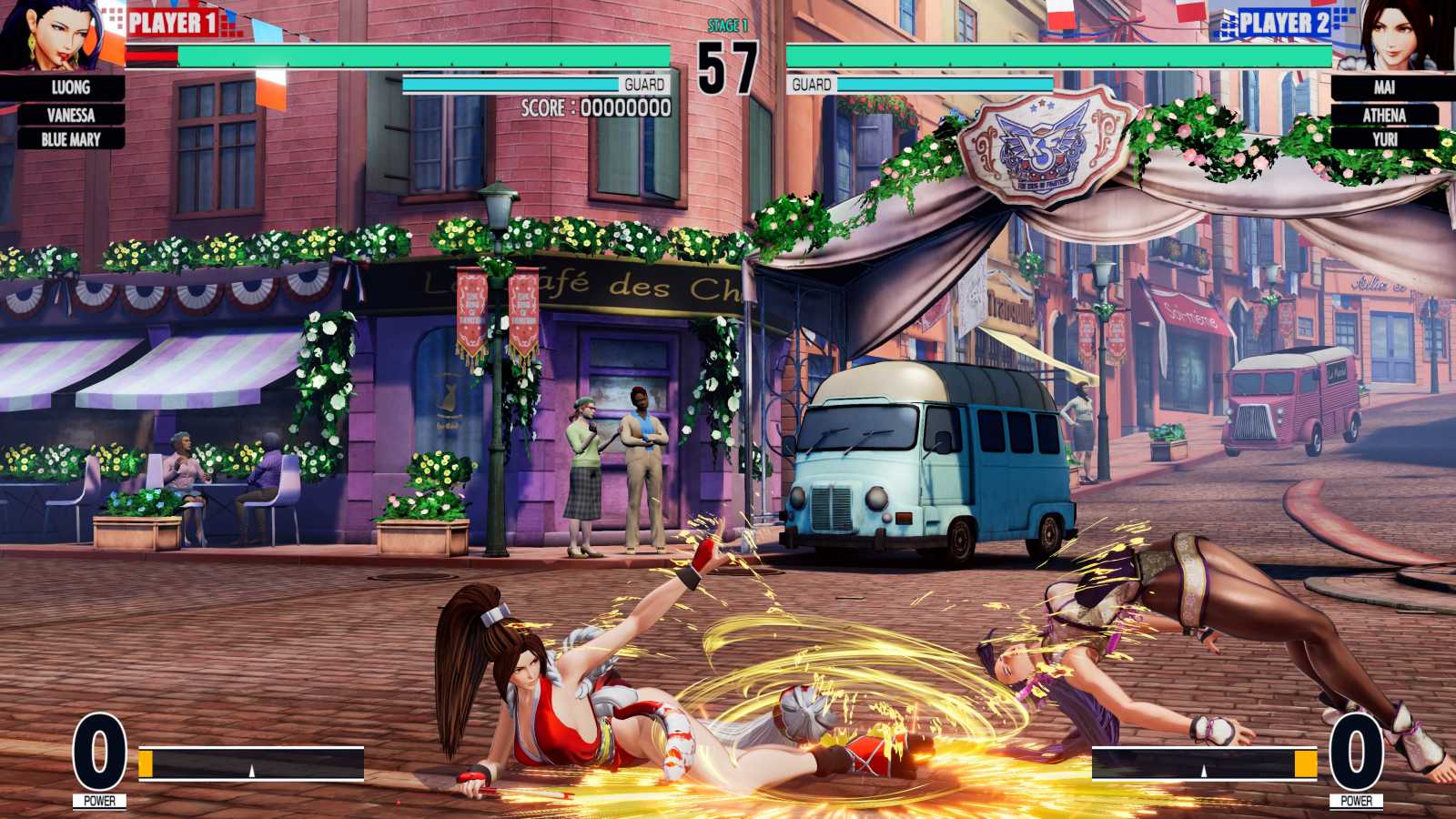Toggle Player 2's GUARD meter
The height and width of the screenshot is (819, 1456).
coord(919,84)
